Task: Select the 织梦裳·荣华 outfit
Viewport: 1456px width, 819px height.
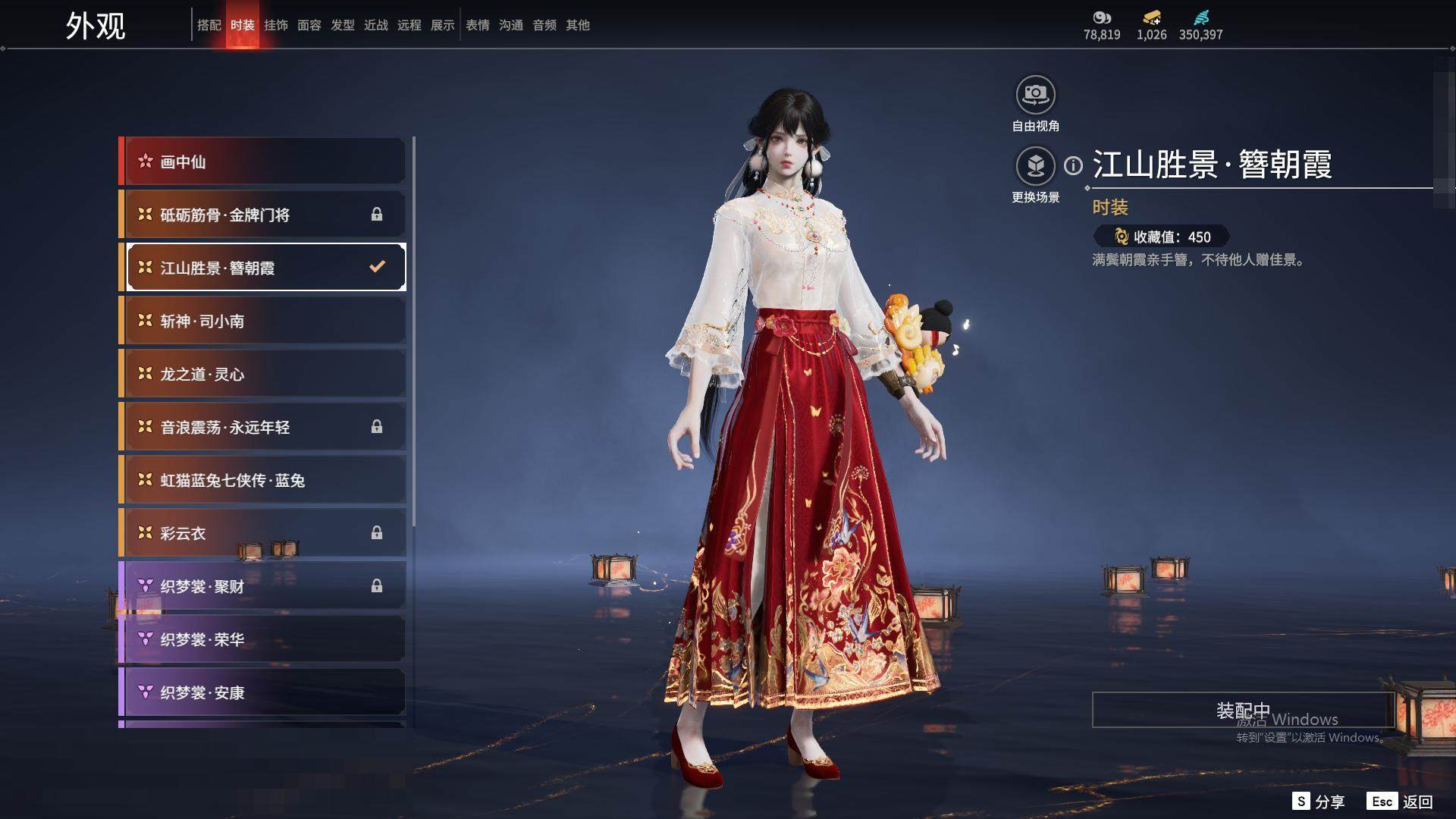Action: point(264,639)
